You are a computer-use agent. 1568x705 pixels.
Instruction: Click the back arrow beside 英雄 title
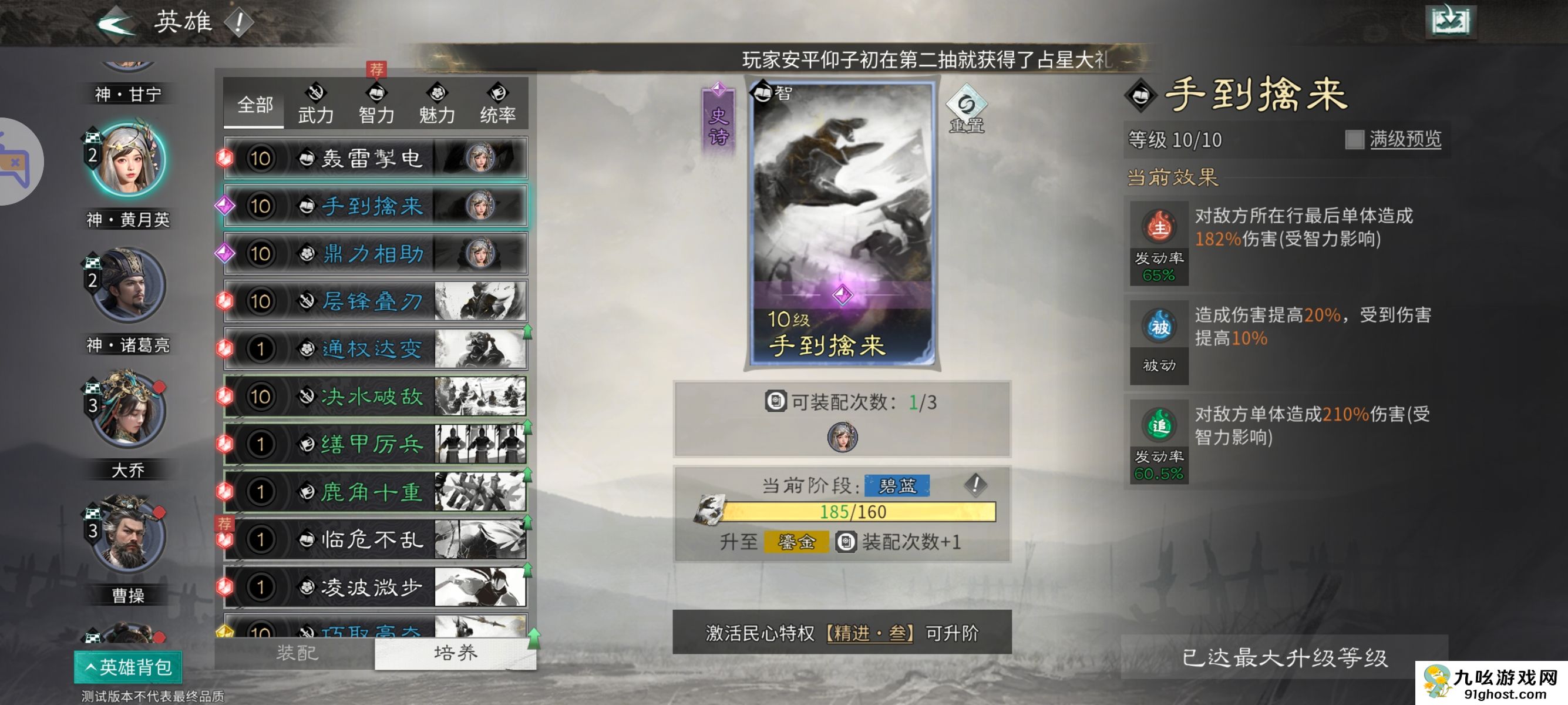(116, 23)
